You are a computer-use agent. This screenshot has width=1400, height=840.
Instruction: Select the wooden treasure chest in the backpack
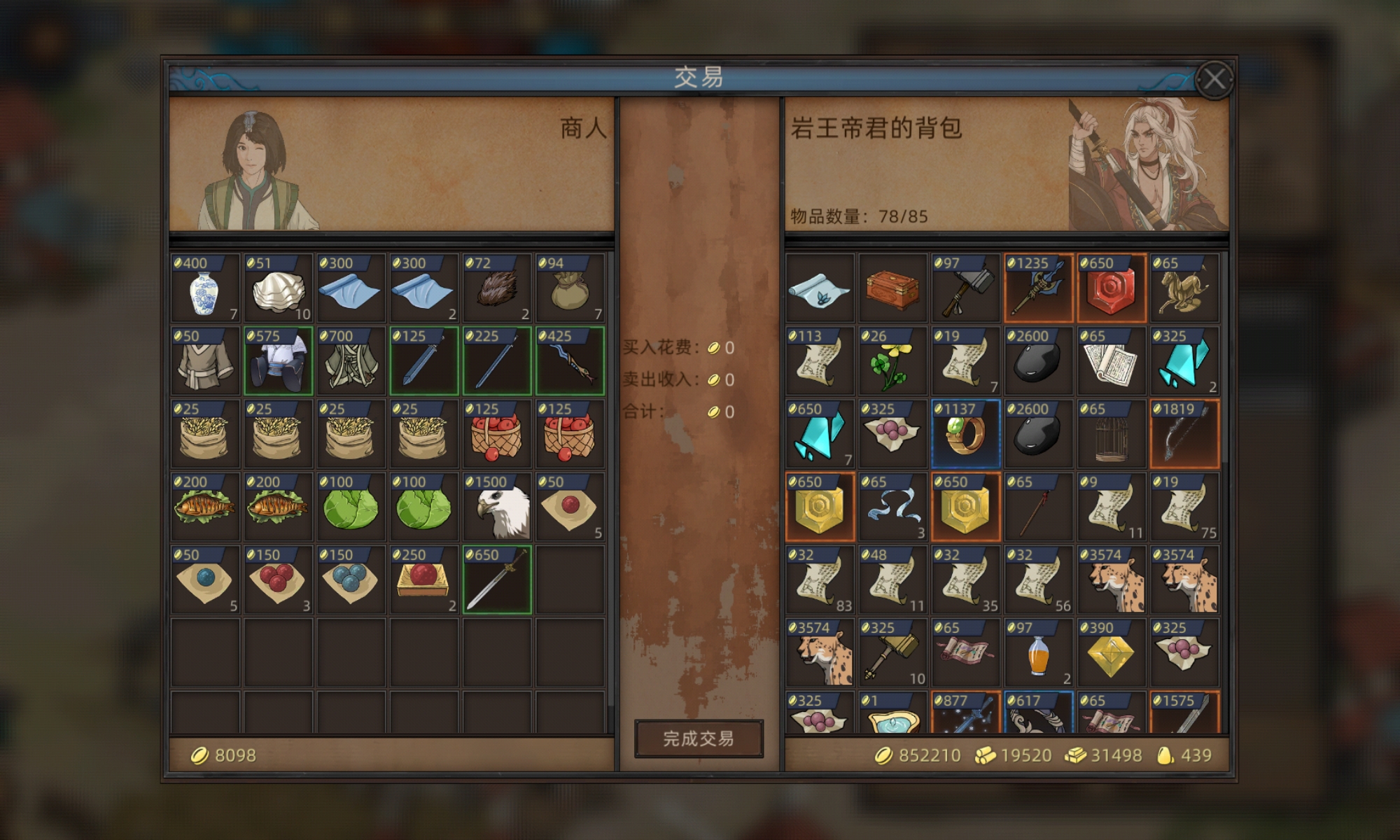coord(892,288)
